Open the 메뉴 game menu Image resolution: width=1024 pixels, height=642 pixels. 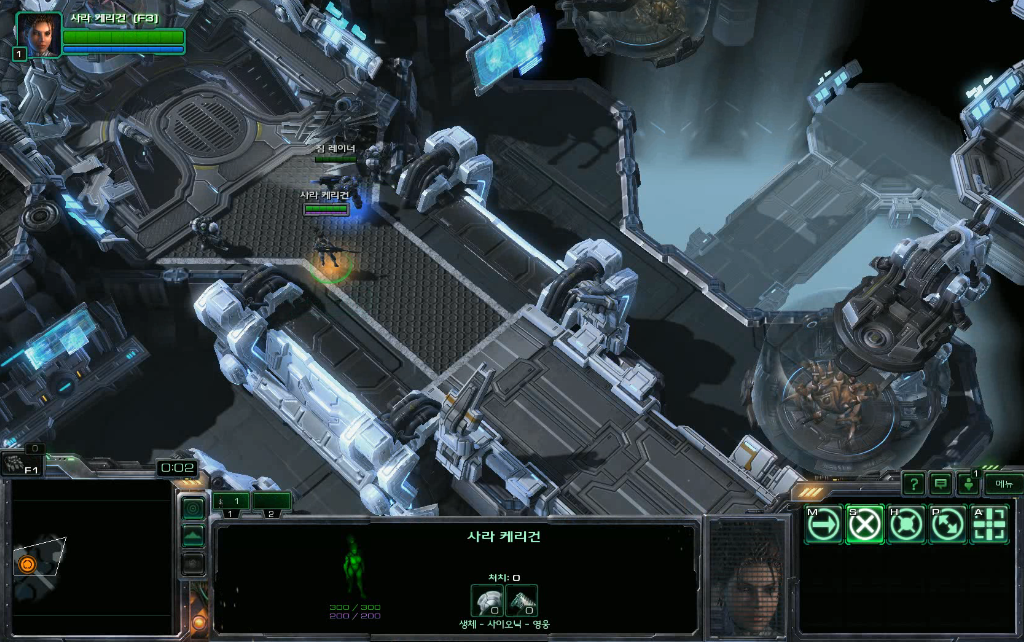point(1002,484)
